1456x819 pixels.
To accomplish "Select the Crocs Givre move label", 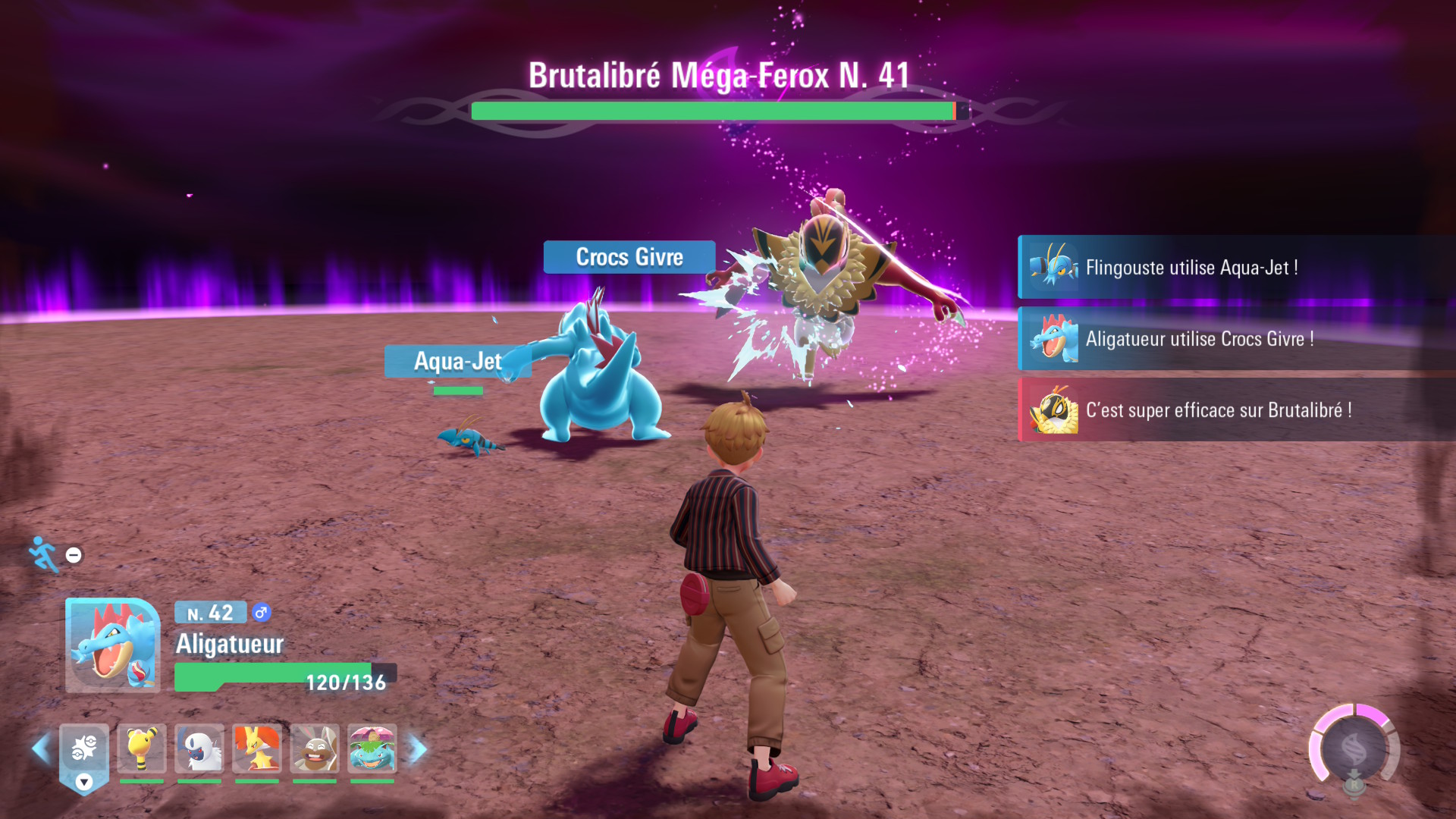I will pos(629,257).
